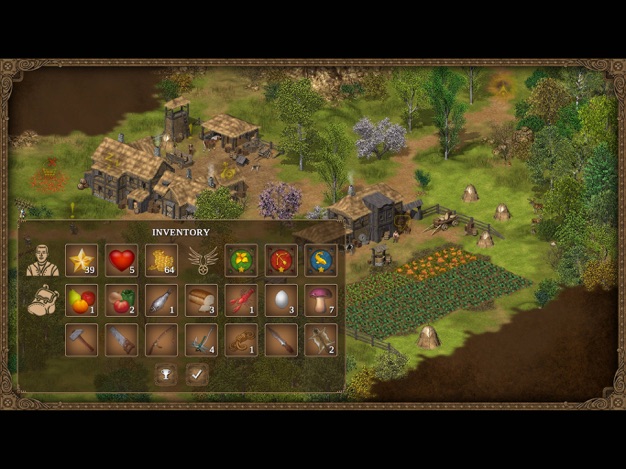
Task: Choose the hand saw slot
Action: 121,340
